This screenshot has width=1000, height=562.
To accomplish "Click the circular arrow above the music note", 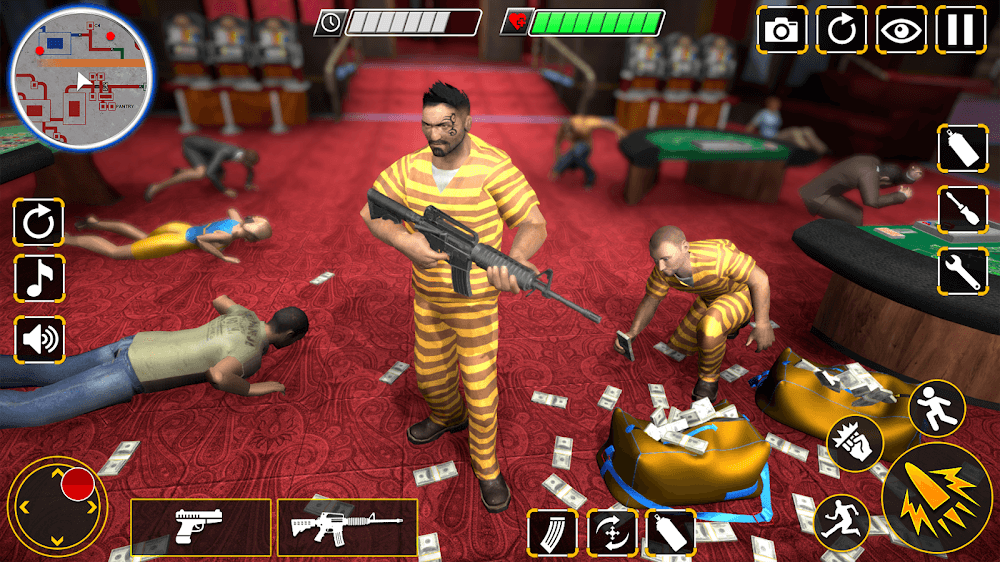I will click(x=39, y=222).
